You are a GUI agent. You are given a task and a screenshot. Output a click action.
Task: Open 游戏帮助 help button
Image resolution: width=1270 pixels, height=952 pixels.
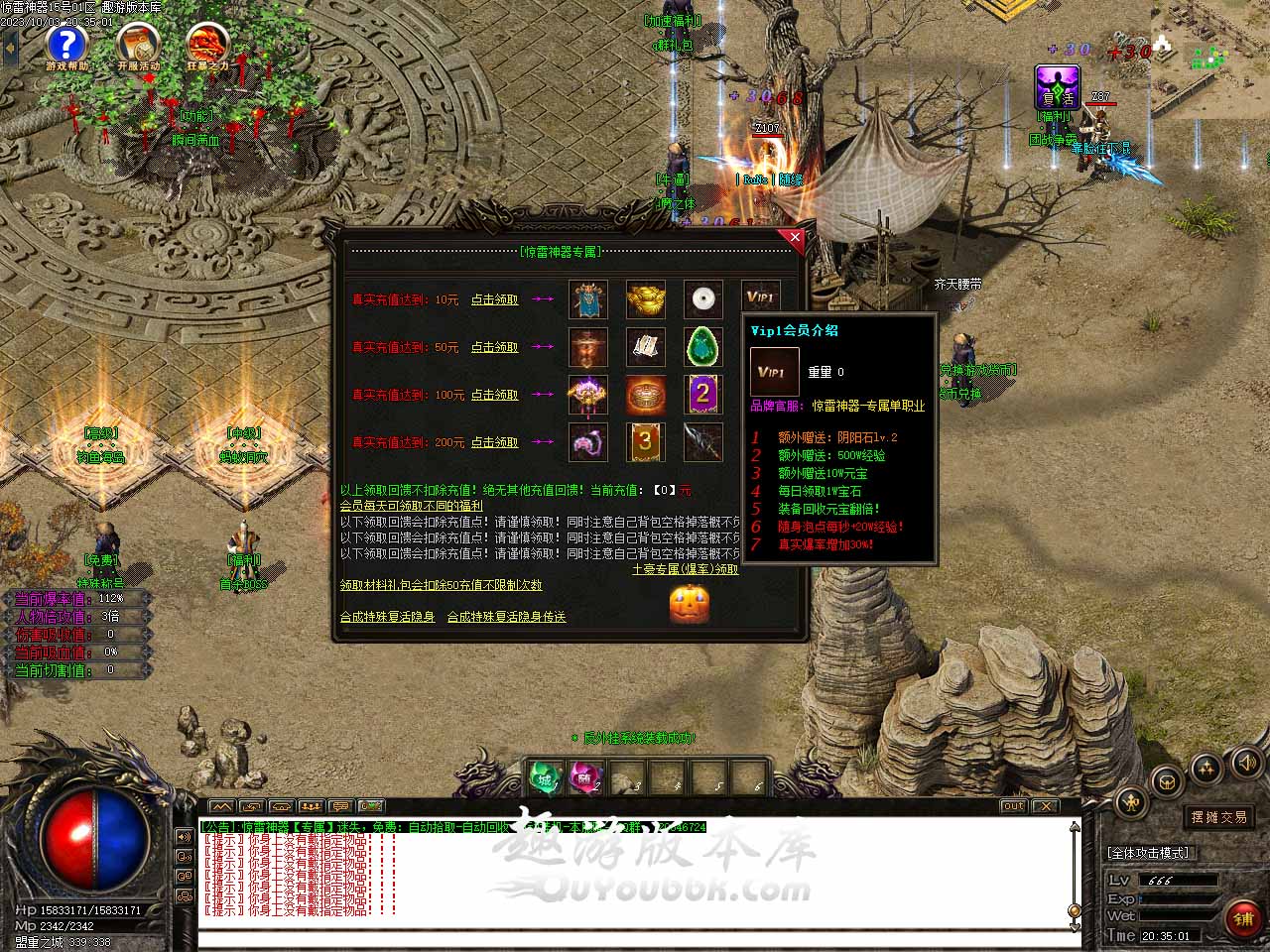click(66, 45)
